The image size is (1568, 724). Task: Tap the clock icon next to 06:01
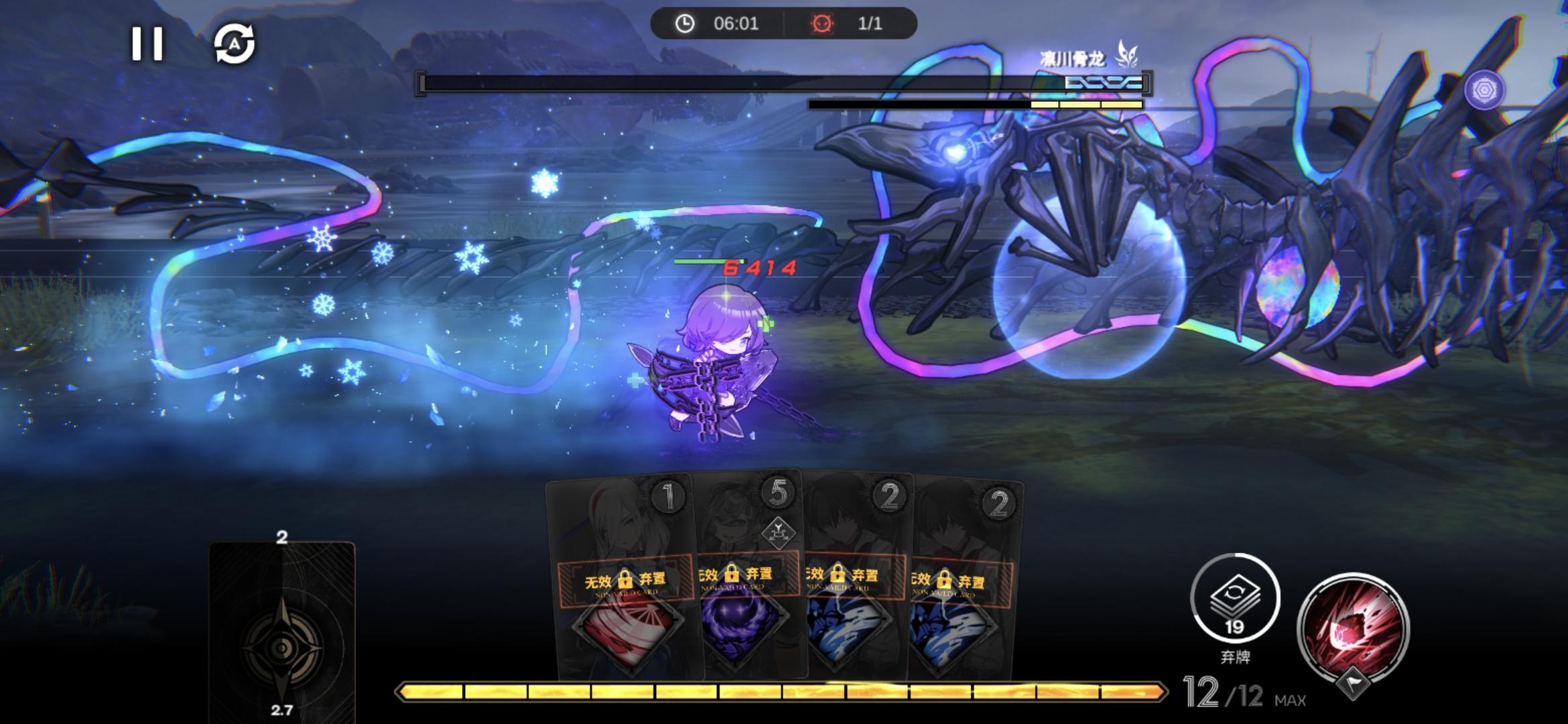(x=684, y=24)
